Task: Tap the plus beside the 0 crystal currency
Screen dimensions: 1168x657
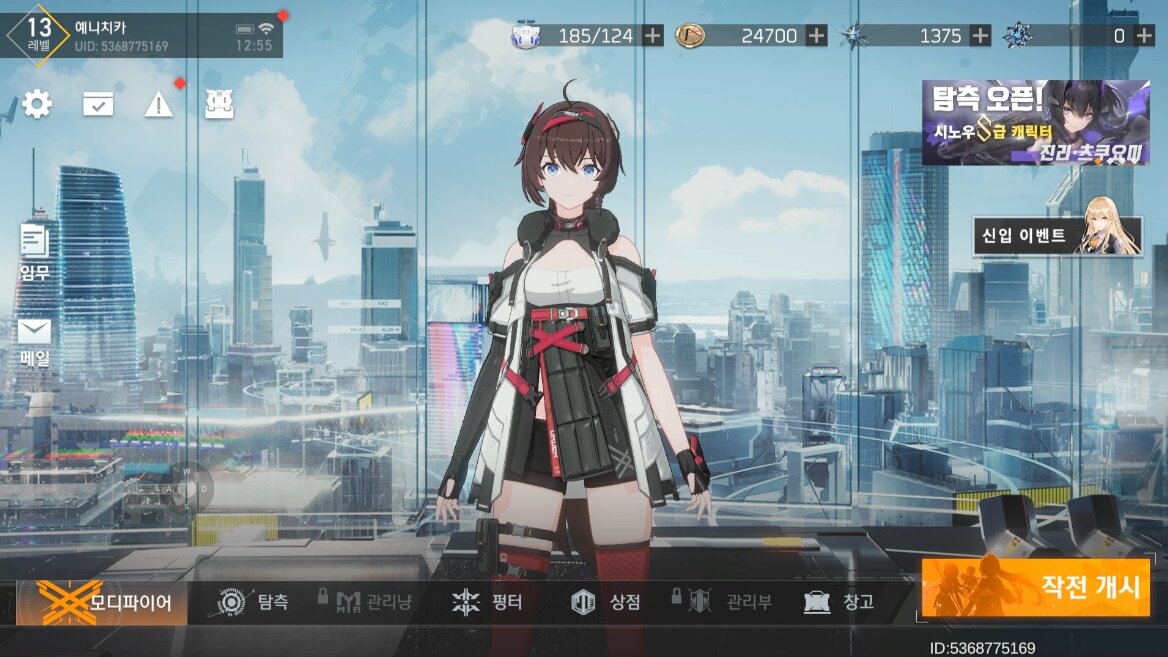Action: click(1144, 36)
